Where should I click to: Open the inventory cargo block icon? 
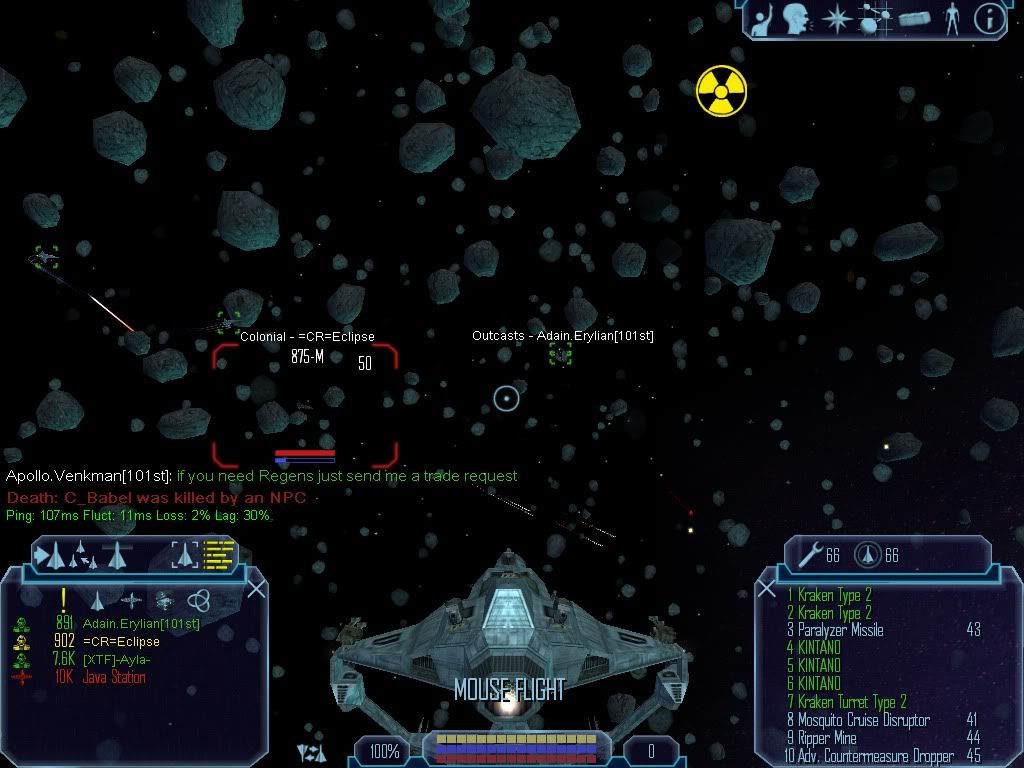coord(914,19)
